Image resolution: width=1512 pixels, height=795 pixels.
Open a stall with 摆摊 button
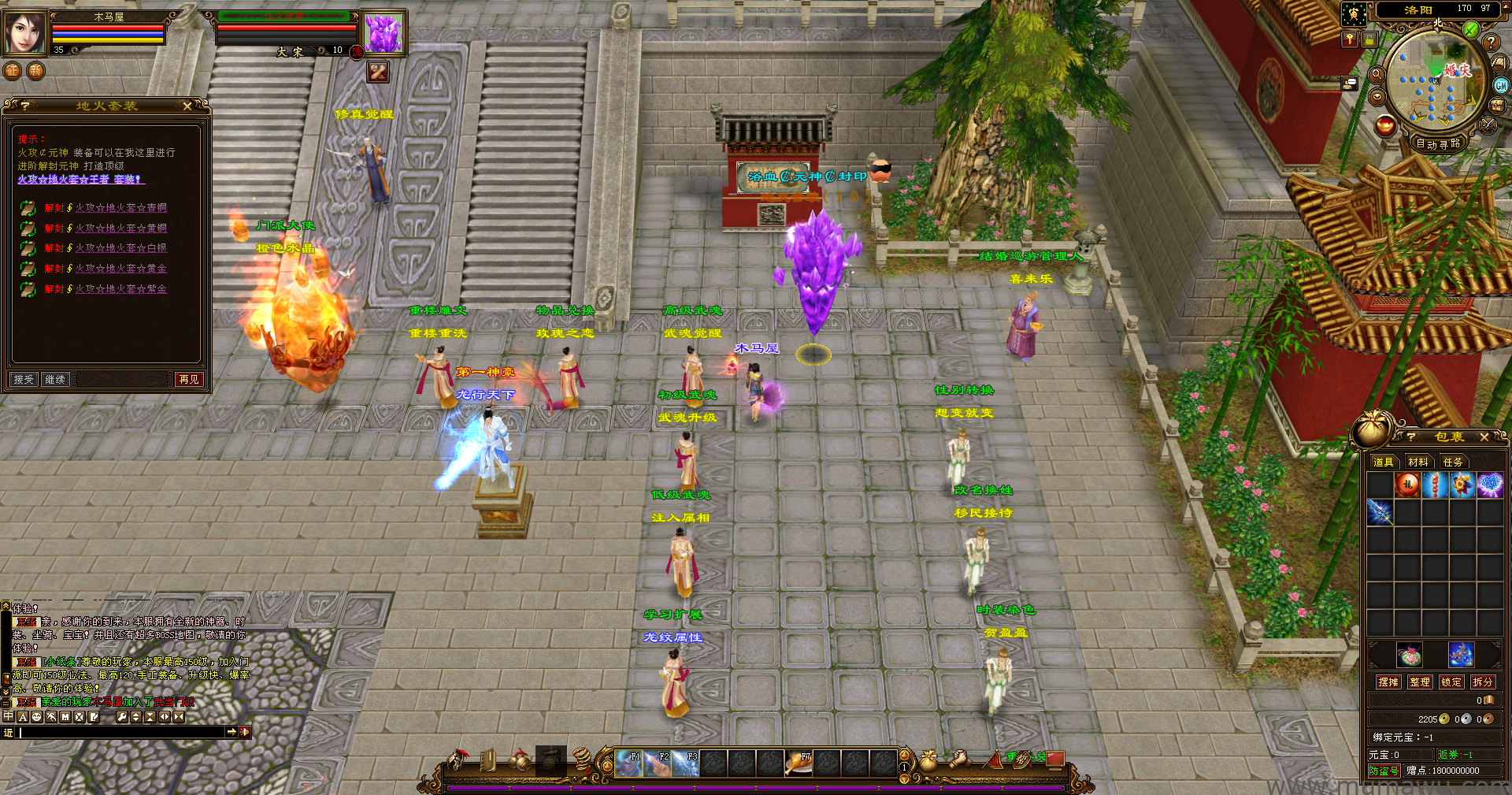click(x=1388, y=682)
